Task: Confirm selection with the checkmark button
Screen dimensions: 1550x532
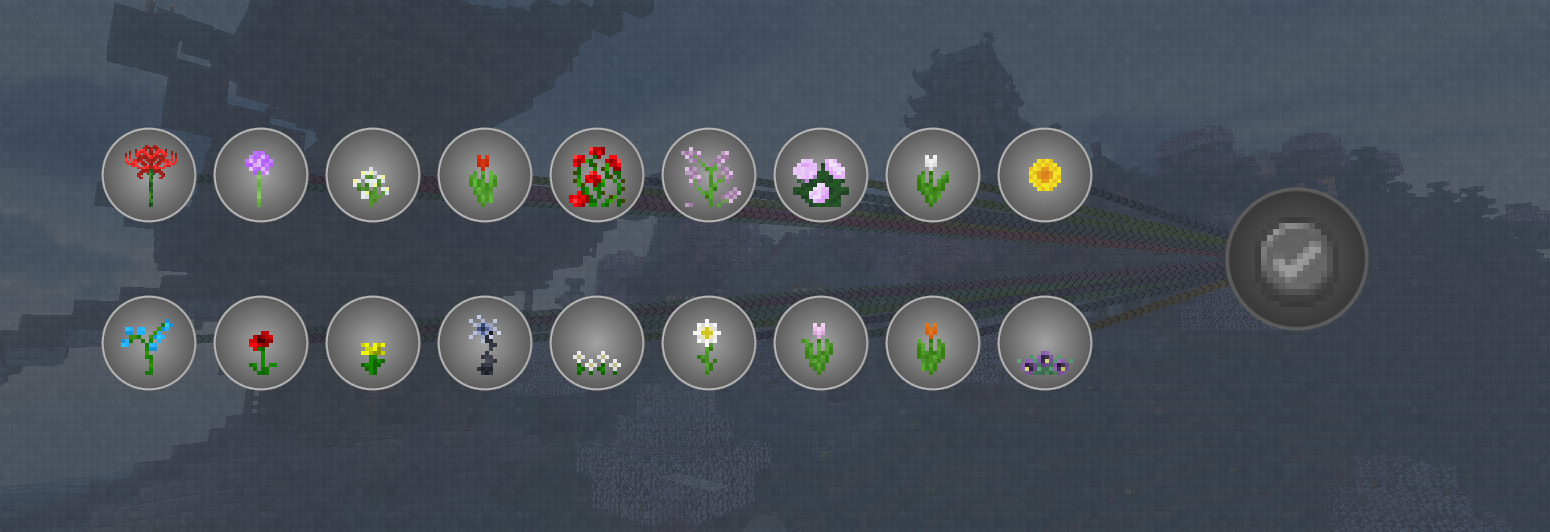Action: click(x=1297, y=259)
